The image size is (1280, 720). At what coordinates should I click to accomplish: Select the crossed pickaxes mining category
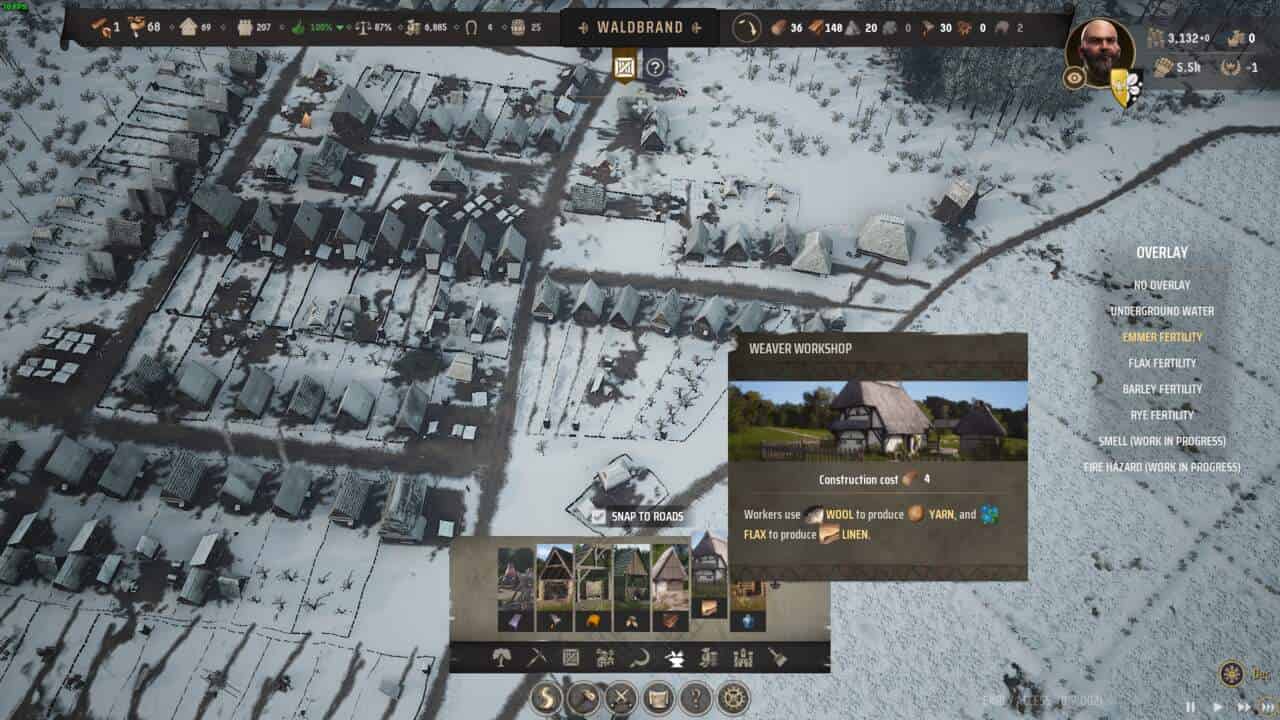(536, 657)
